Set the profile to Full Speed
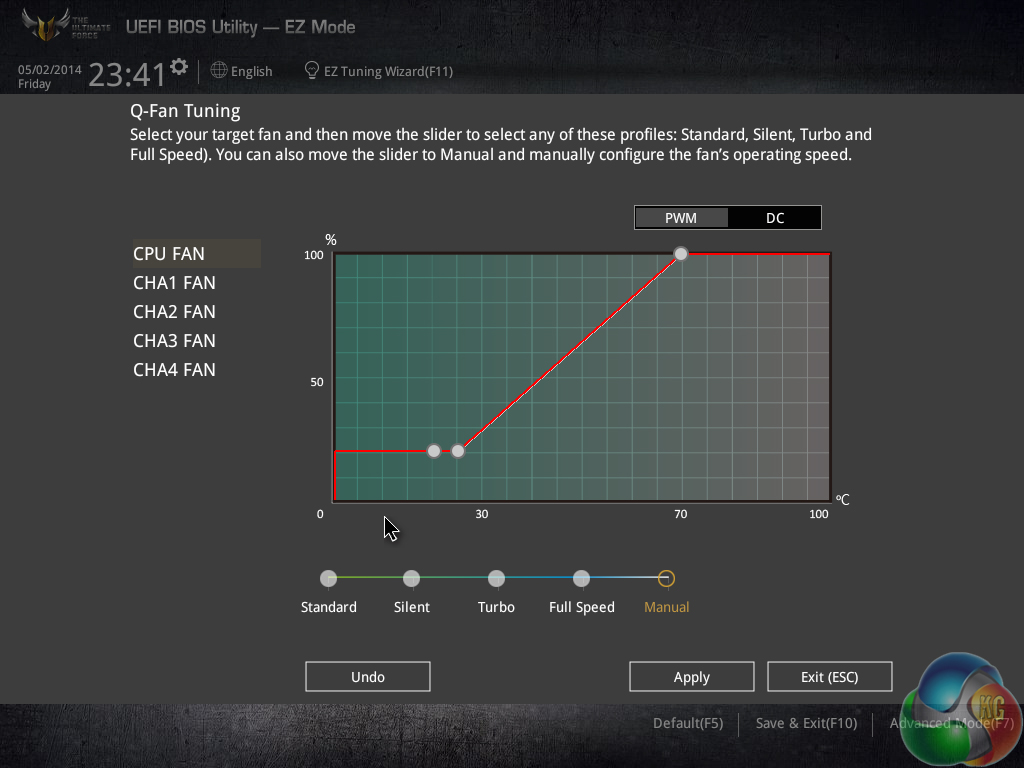The height and width of the screenshot is (768, 1024). [581, 578]
